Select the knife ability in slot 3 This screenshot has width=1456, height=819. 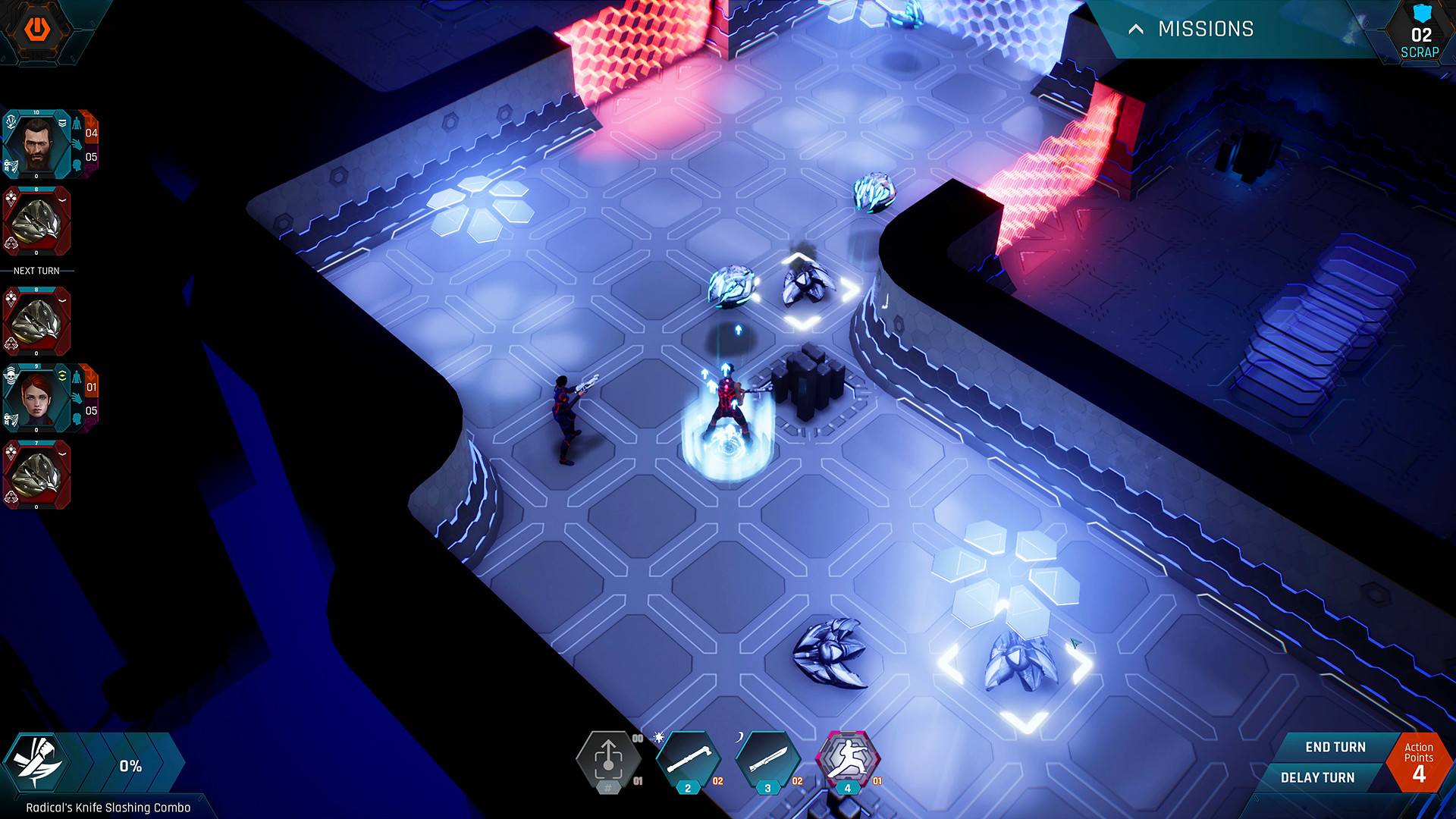766,758
